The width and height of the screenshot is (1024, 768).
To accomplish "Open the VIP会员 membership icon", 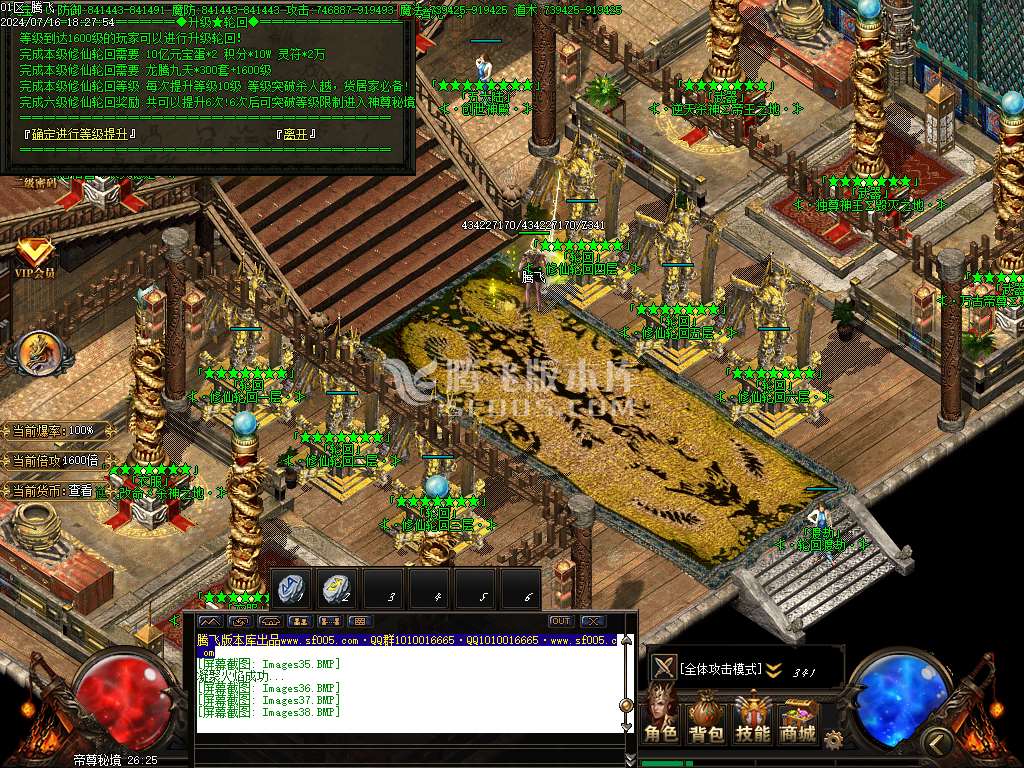I will click(x=34, y=257).
